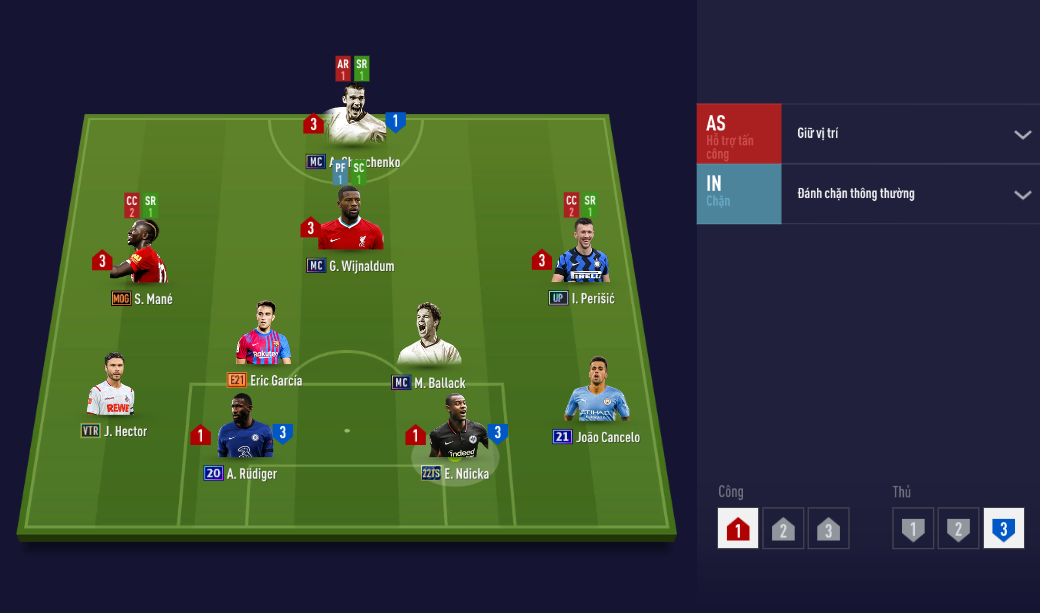
Task: Click on M. Ballack's player card
Action: pos(429,337)
